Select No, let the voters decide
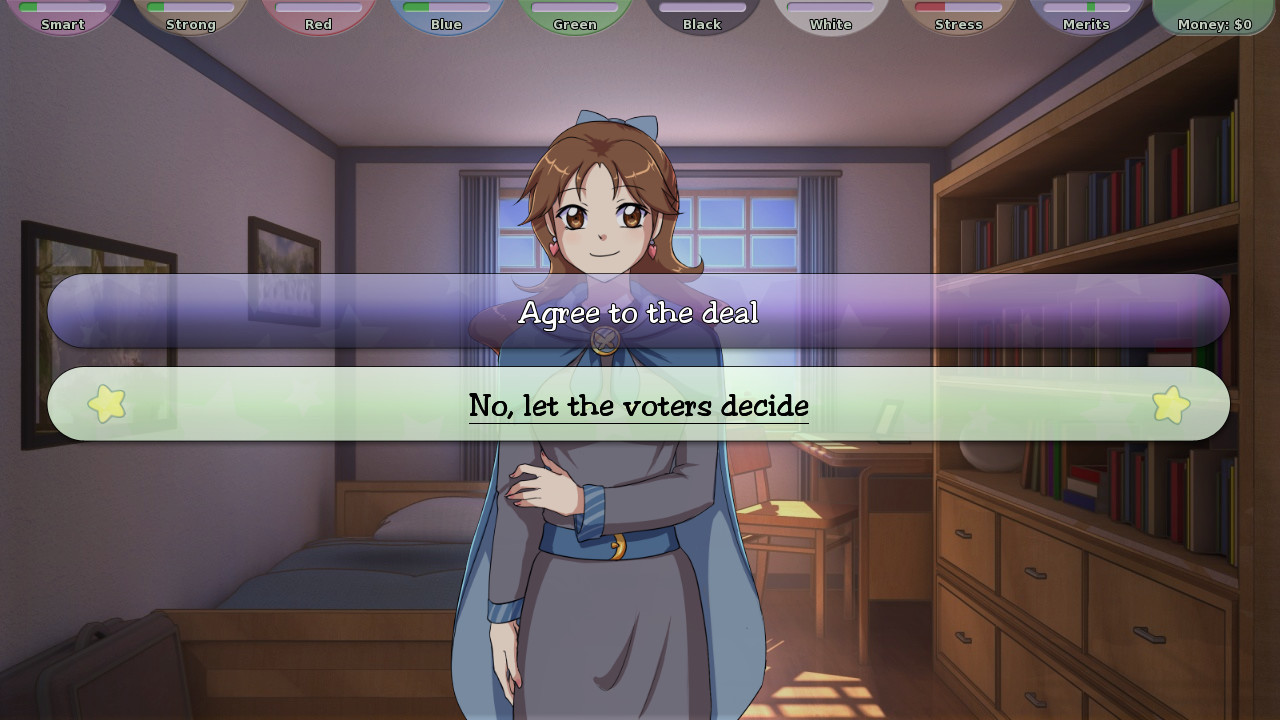This screenshot has height=720, width=1280. click(x=638, y=404)
